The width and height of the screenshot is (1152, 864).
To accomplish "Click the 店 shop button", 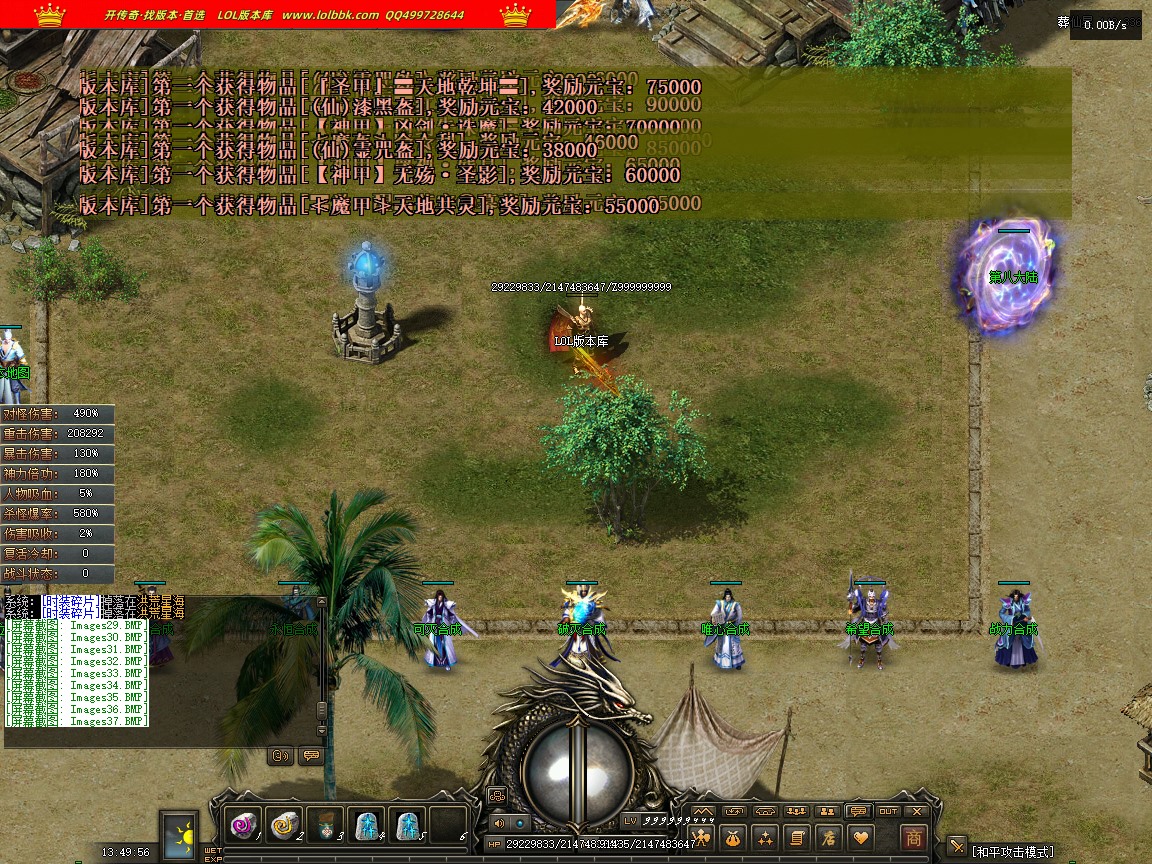I will (827, 838).
